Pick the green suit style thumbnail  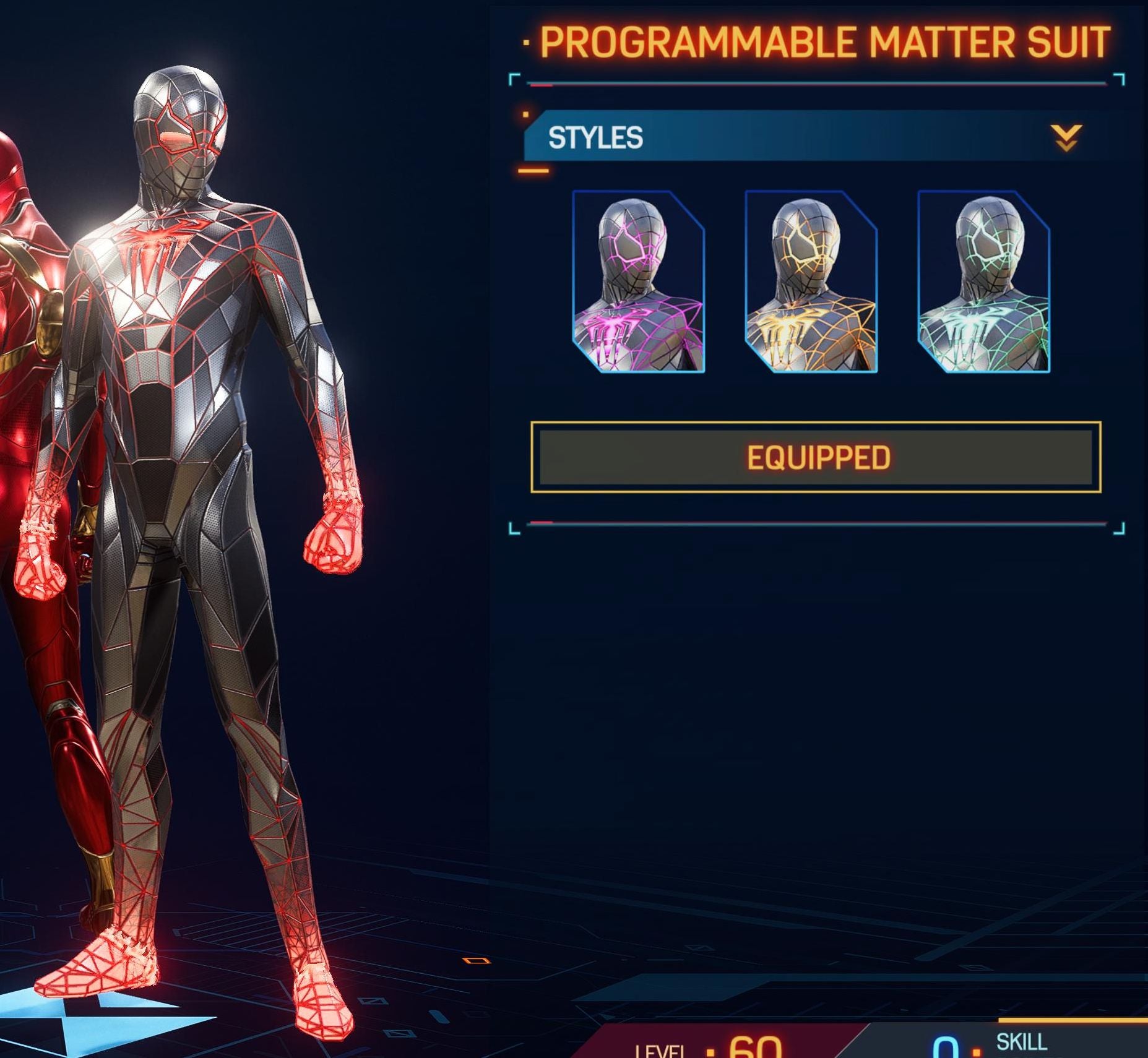(x=983, y=282)
